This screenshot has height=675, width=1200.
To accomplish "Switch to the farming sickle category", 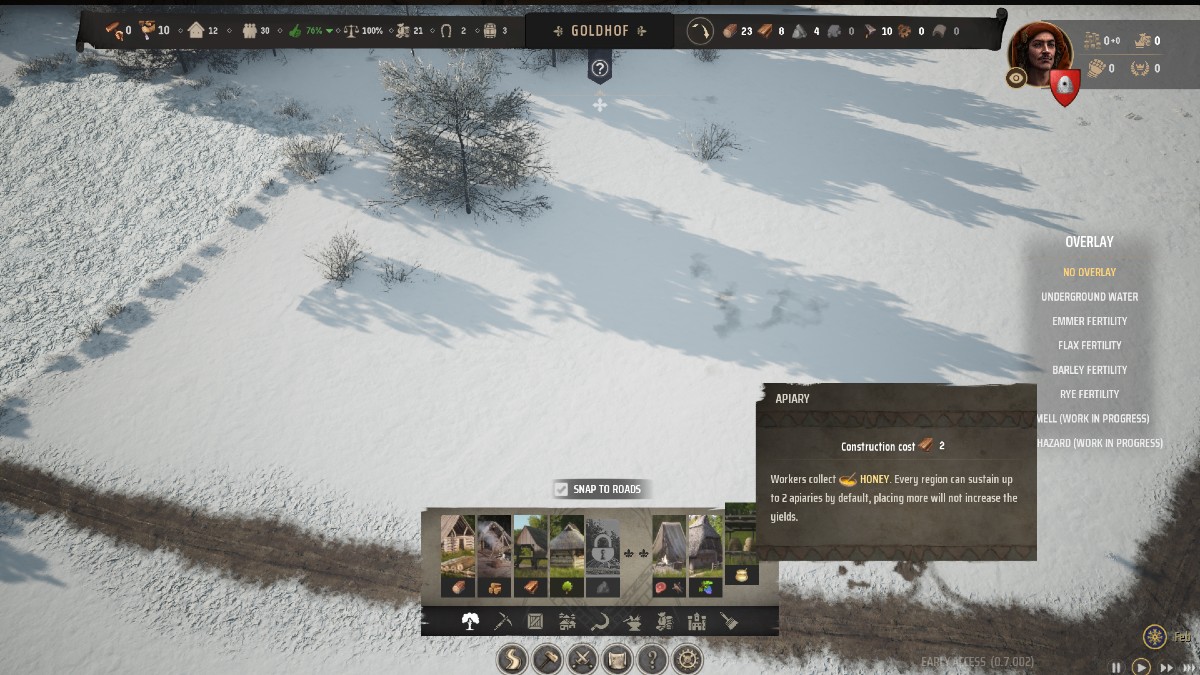I will tap(600, 622).
